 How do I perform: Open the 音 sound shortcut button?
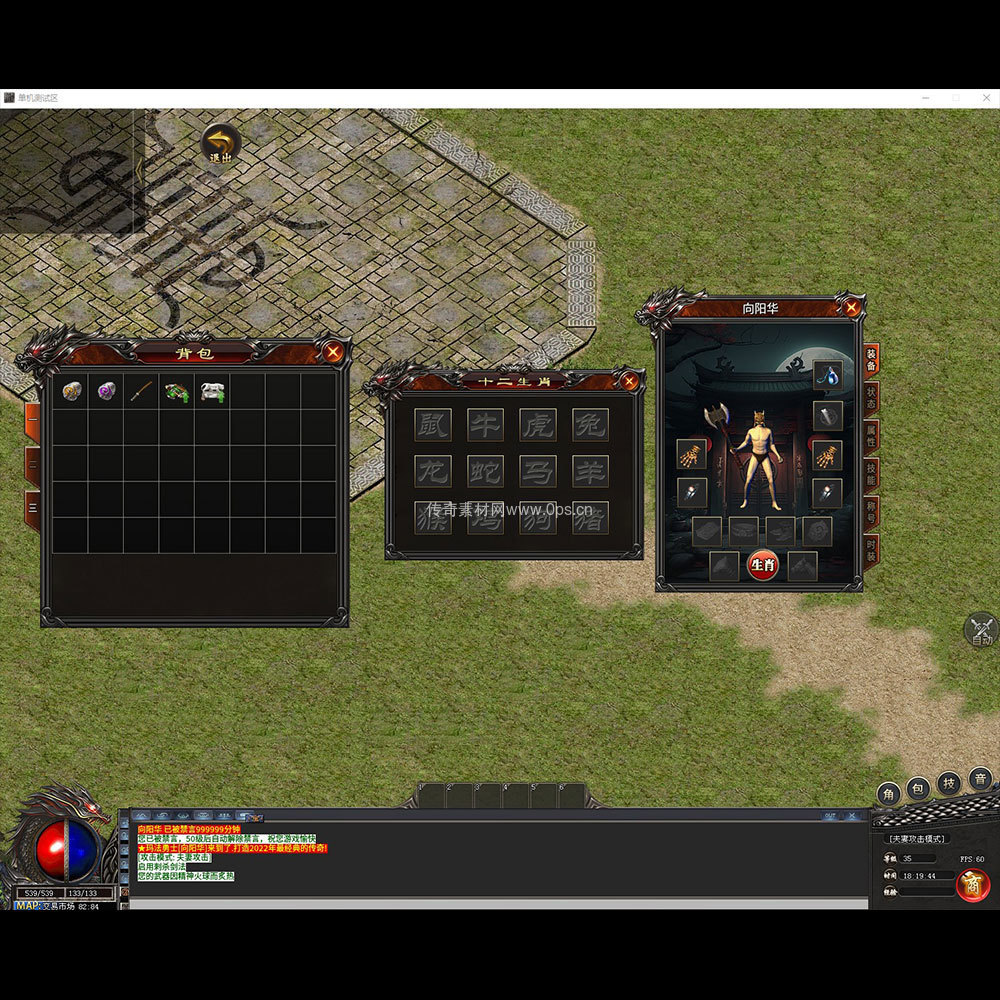point(980,779)
